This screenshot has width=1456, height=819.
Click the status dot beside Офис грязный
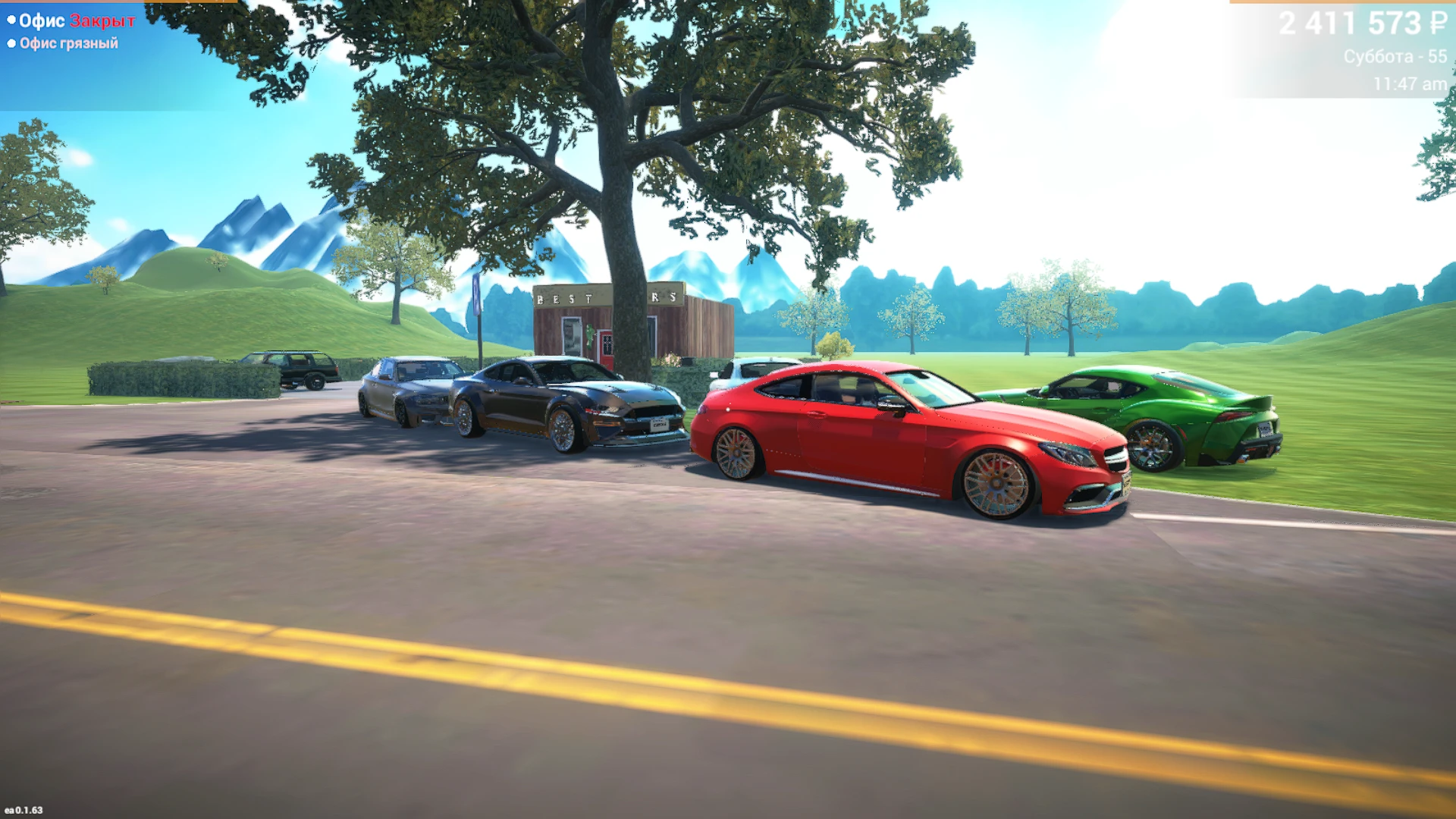[11, 43]
